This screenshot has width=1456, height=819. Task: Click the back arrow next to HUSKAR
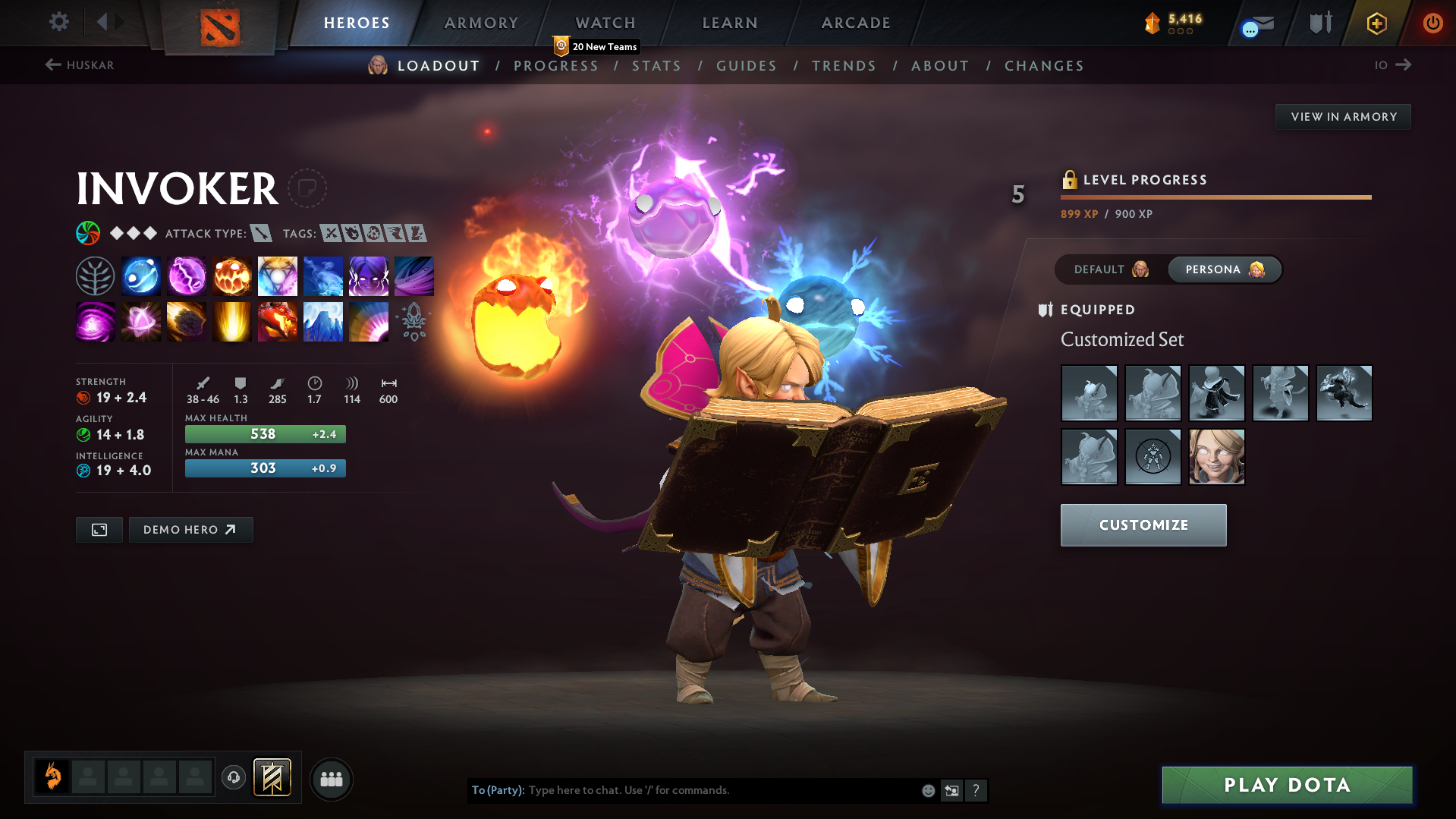[52, 65]
